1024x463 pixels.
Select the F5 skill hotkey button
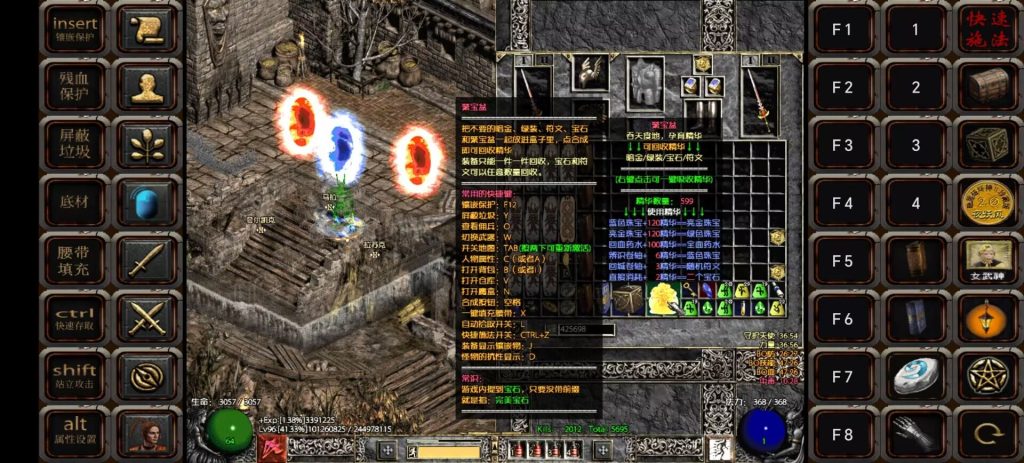843,261
